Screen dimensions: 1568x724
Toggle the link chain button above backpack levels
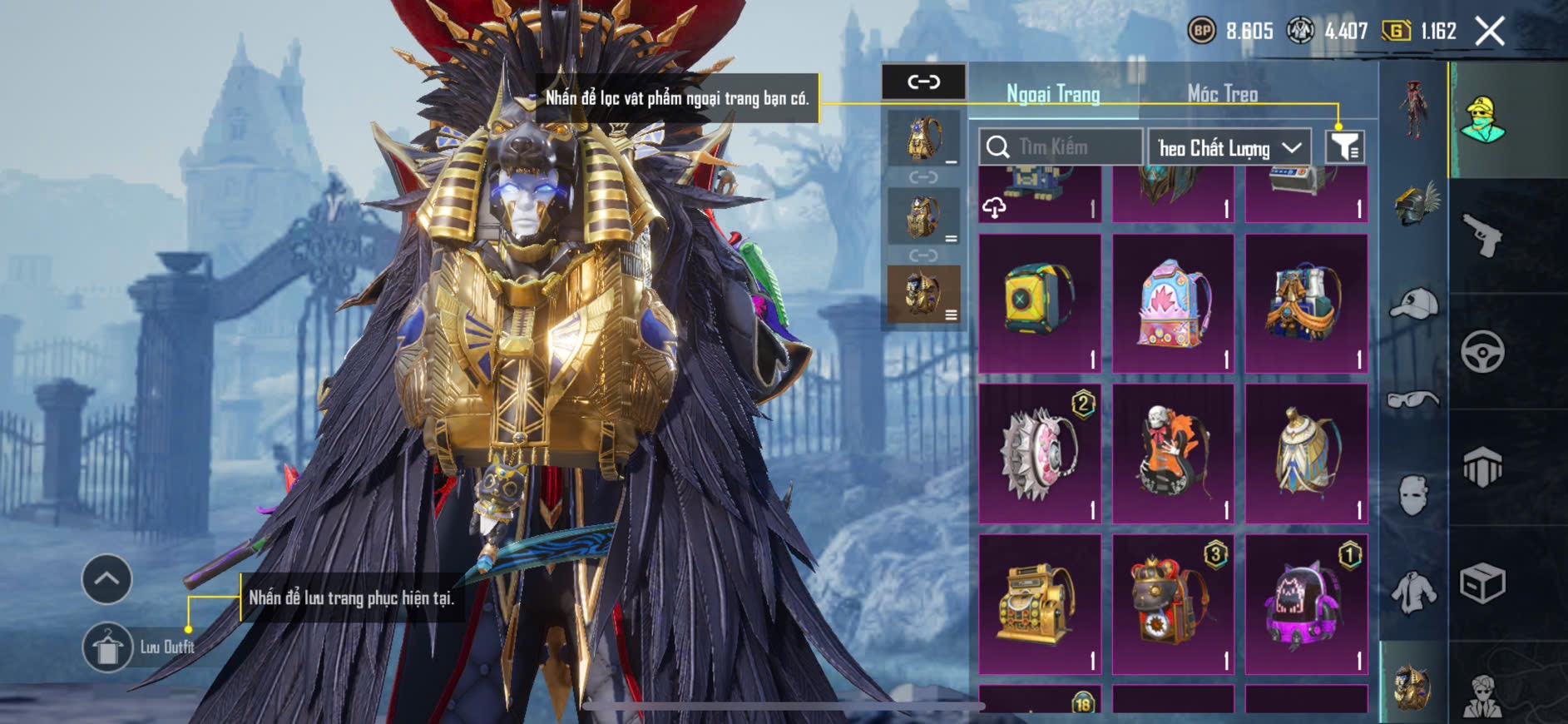pyautogui.click(x=923, y=82)
